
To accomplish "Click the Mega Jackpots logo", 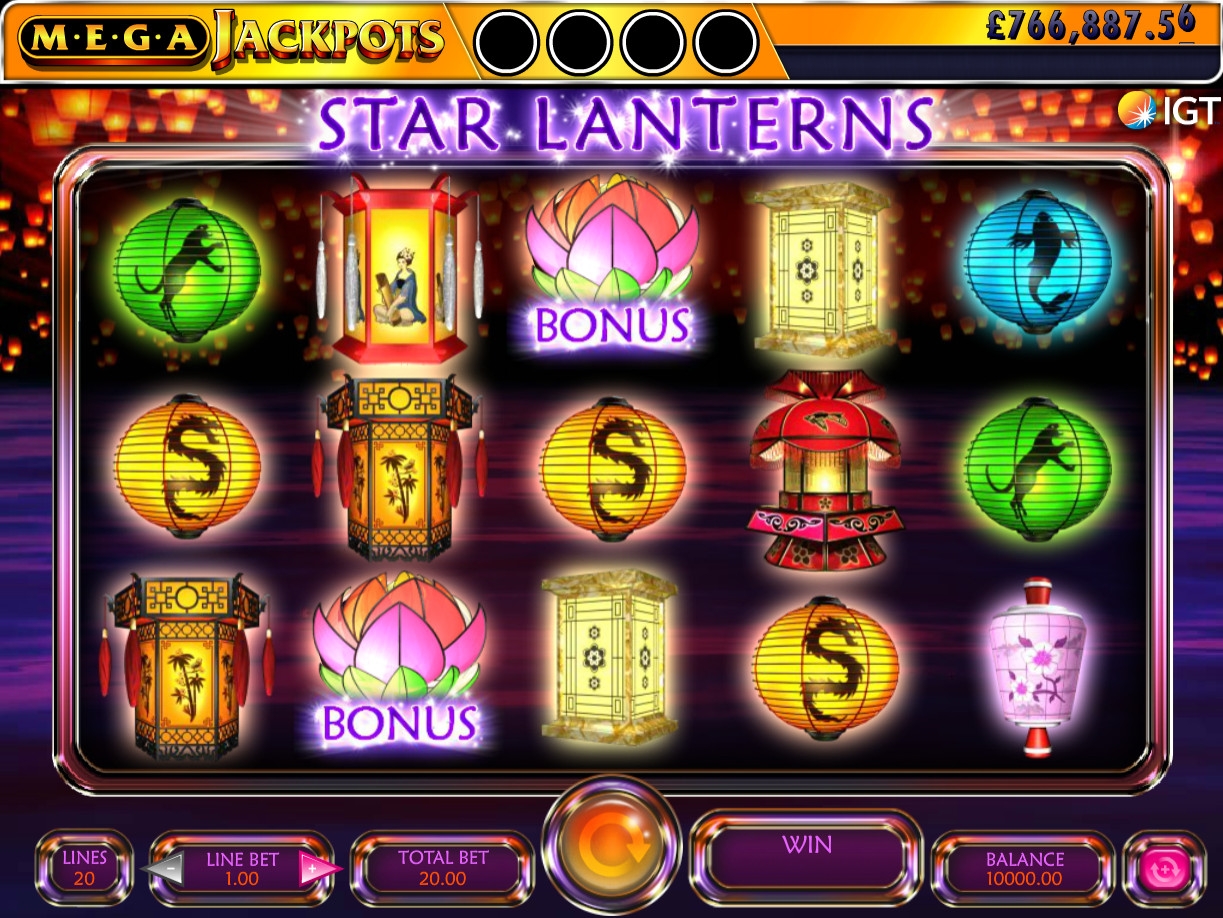I will (231, 38).
